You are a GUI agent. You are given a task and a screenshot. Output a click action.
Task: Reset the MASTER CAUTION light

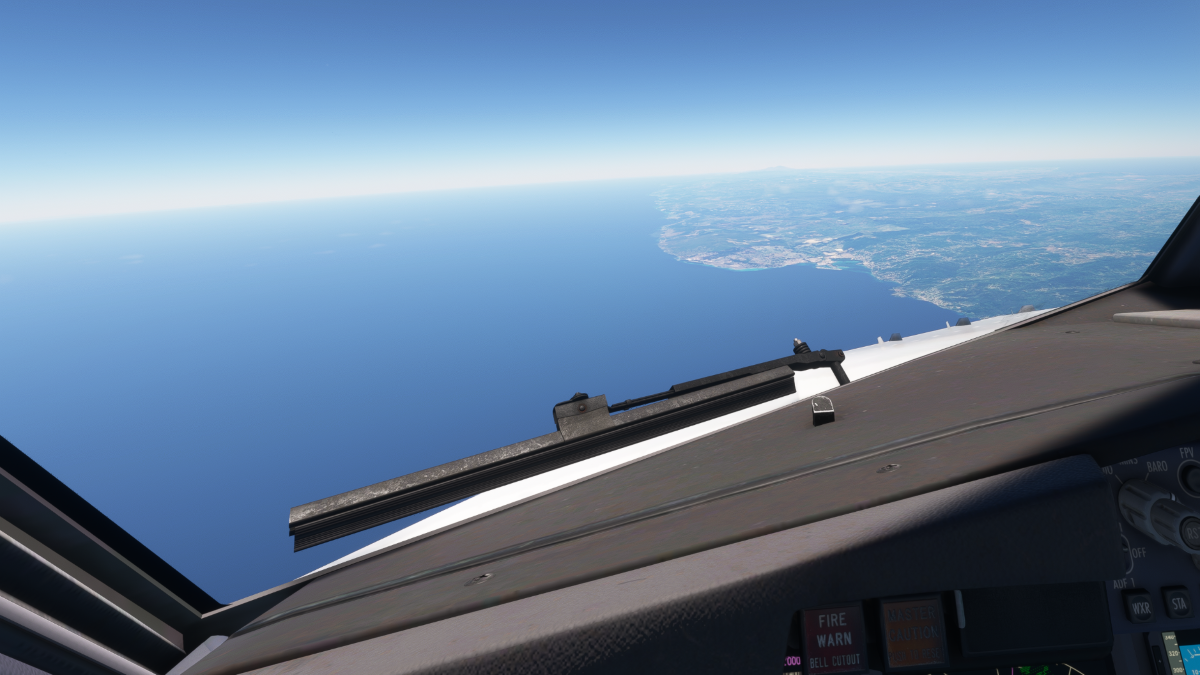click(913, 631)
